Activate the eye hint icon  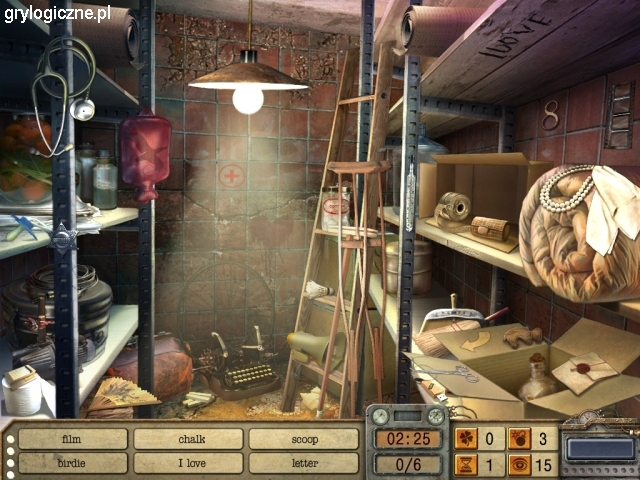click(x=518, y=464)
